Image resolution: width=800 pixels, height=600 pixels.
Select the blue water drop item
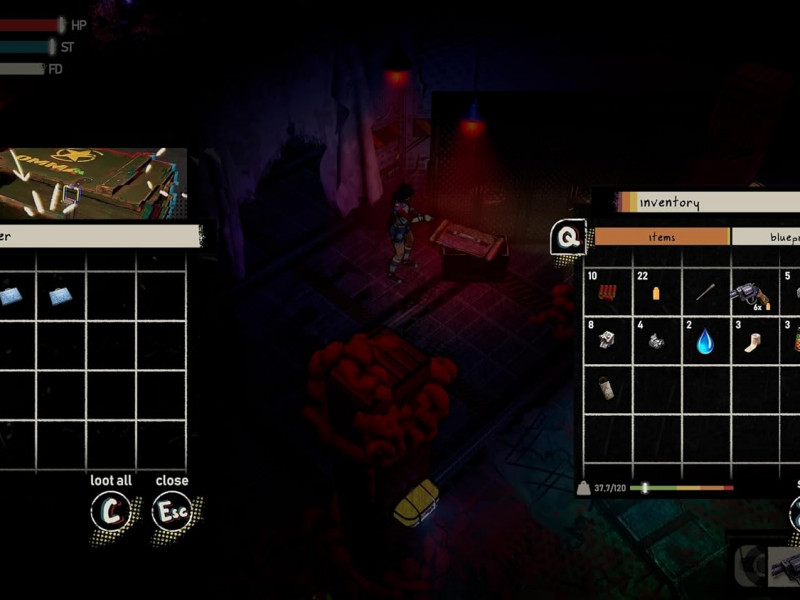(706, 342)
